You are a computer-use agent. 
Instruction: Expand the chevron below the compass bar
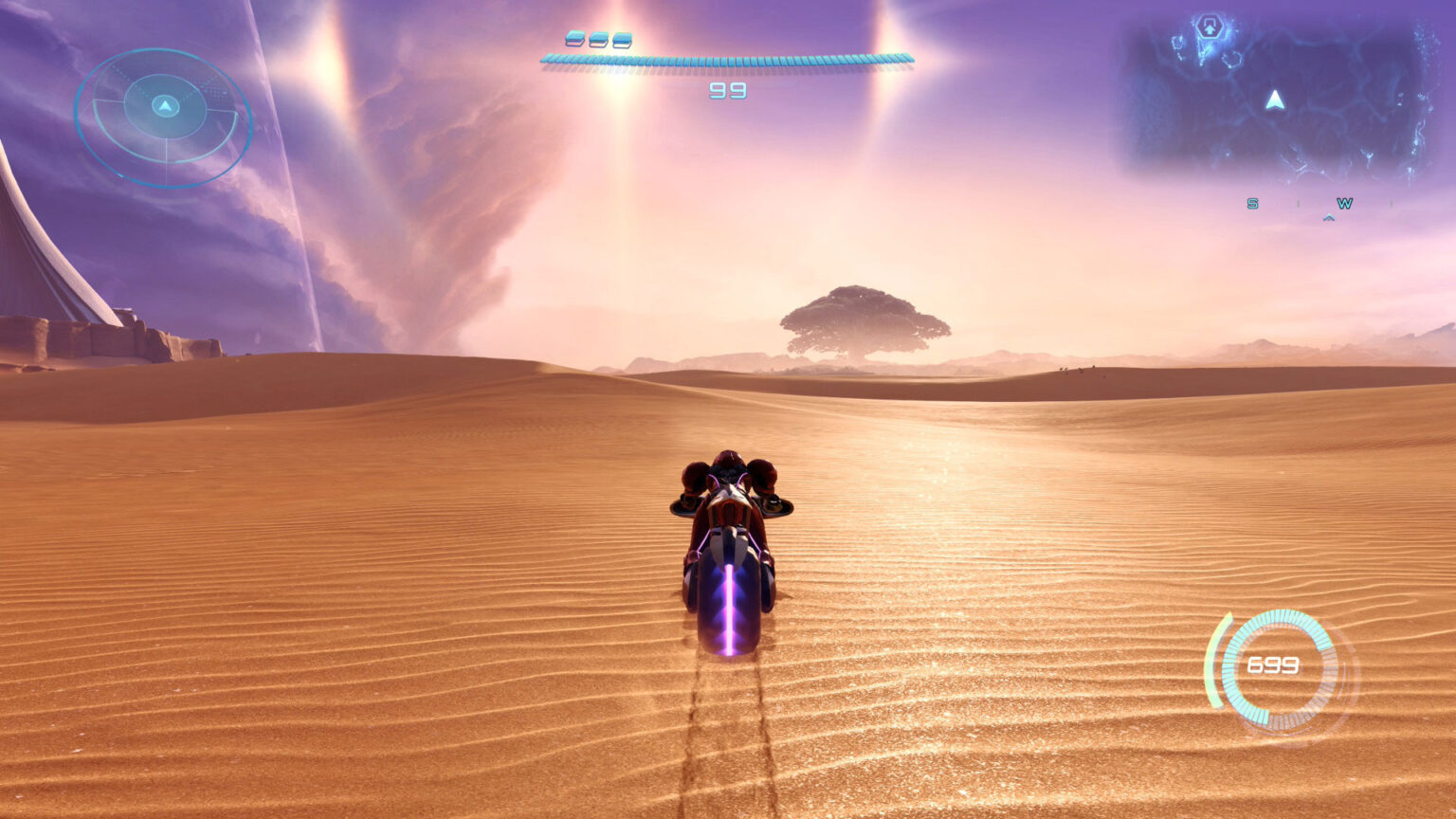[x=1326, y=217]
